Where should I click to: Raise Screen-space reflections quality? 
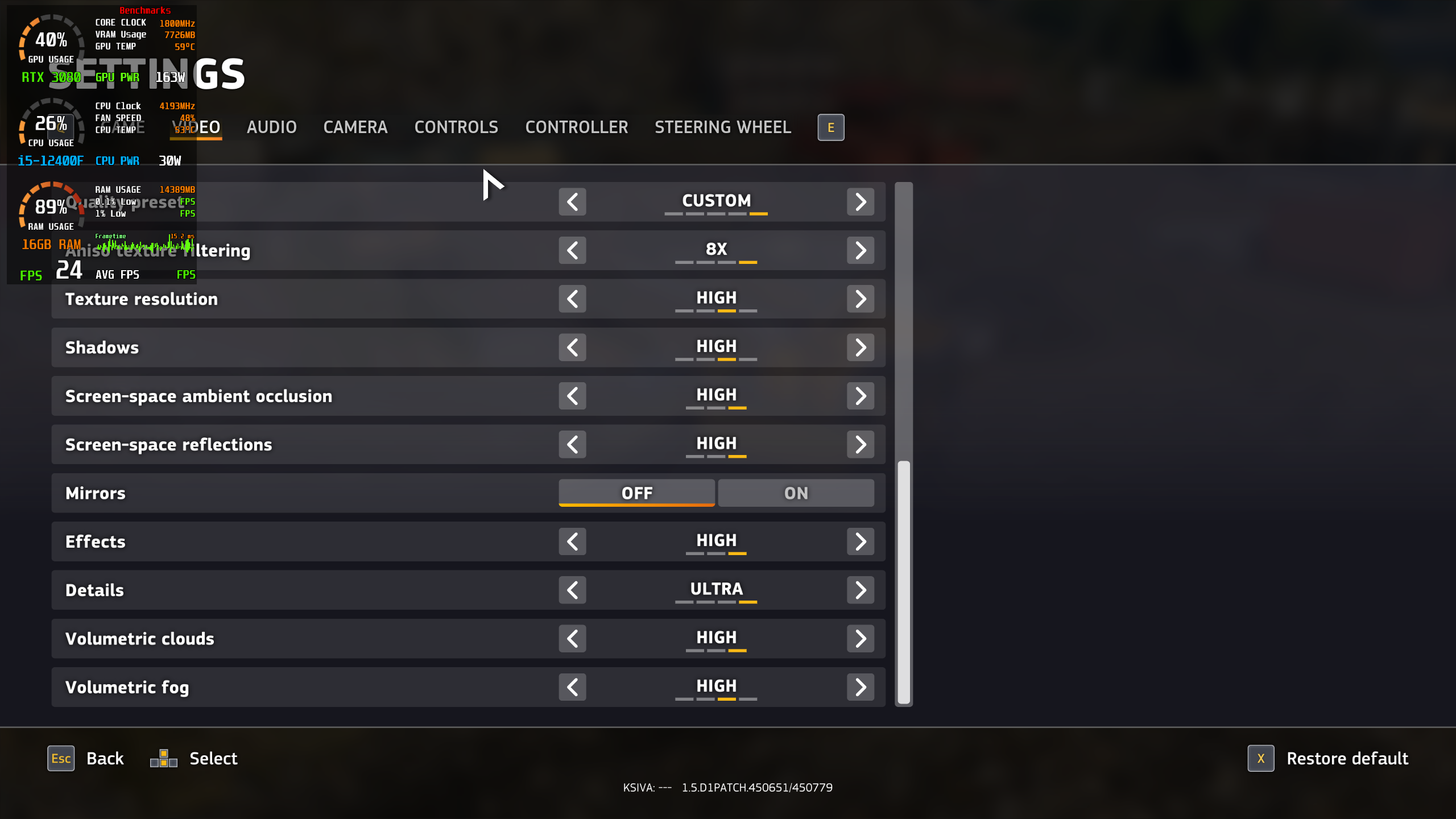[861, 444]
